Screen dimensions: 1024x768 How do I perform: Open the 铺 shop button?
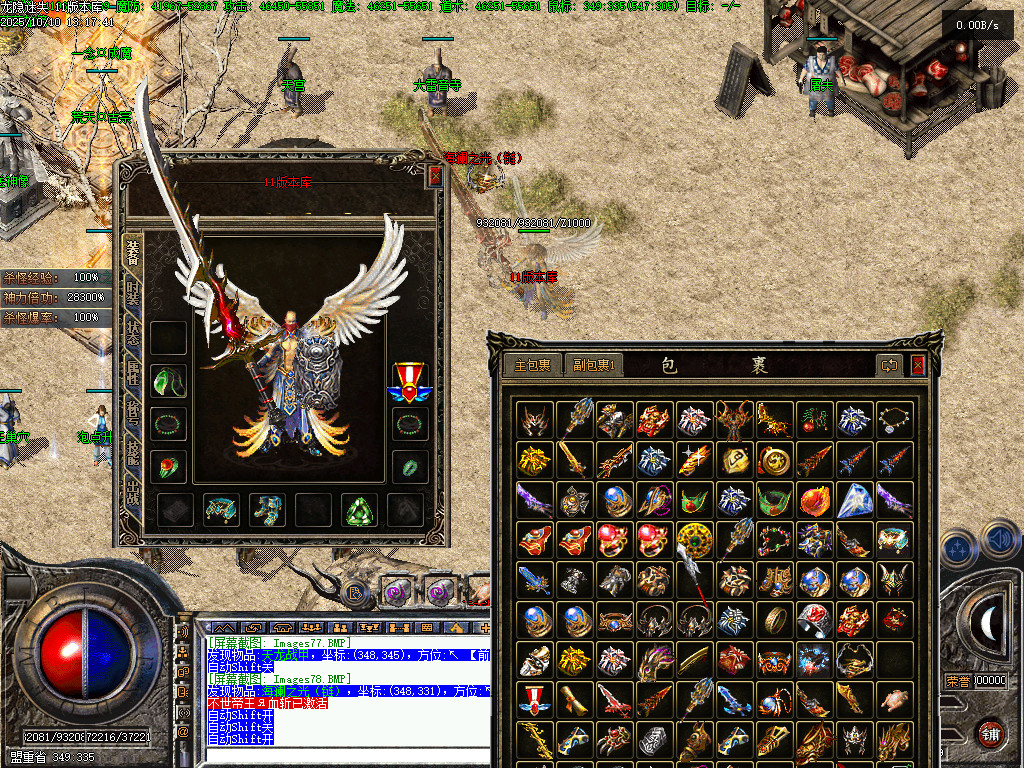click(990, 733)
